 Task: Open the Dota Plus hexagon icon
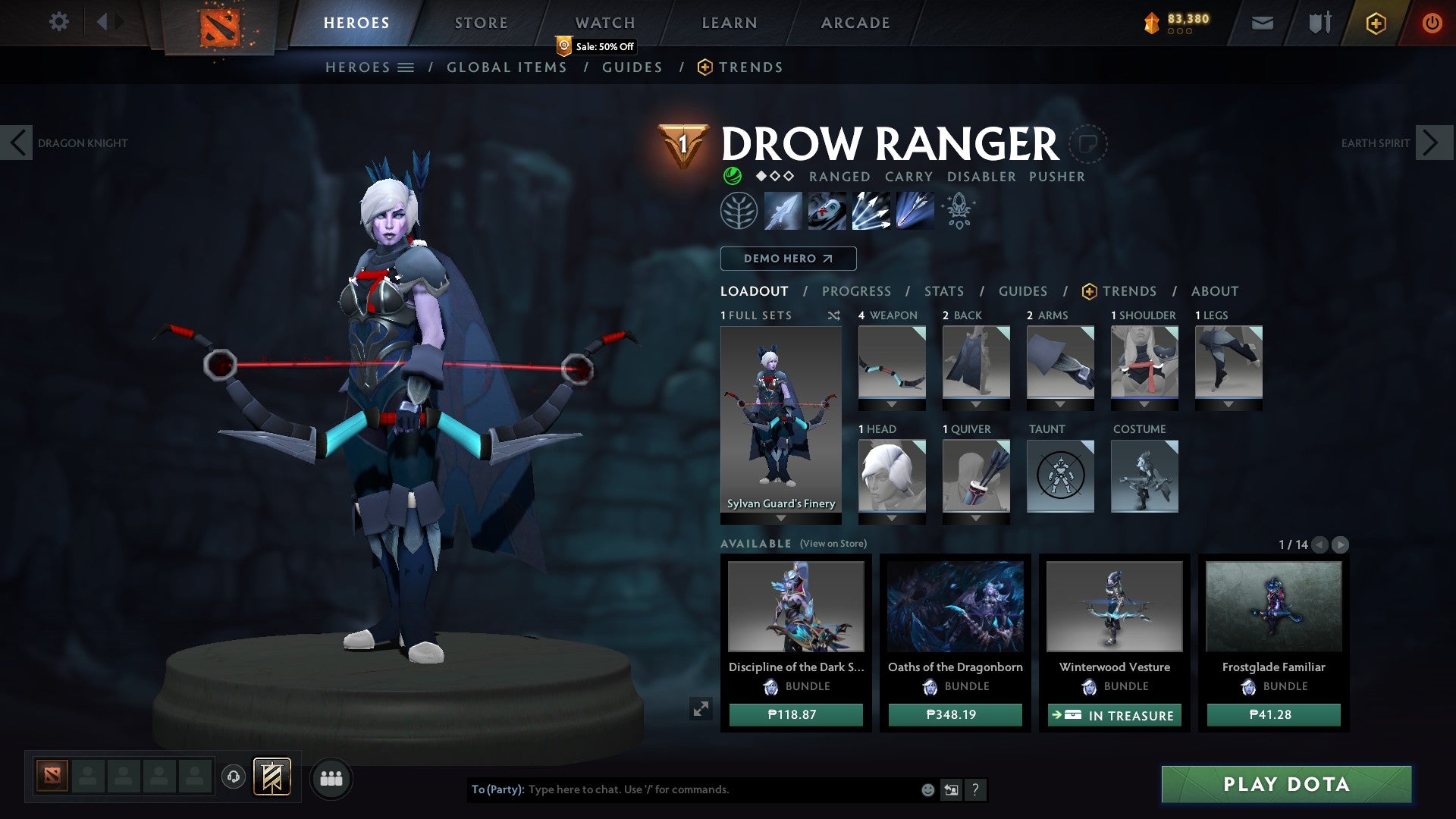click(x=1376, y=23)
